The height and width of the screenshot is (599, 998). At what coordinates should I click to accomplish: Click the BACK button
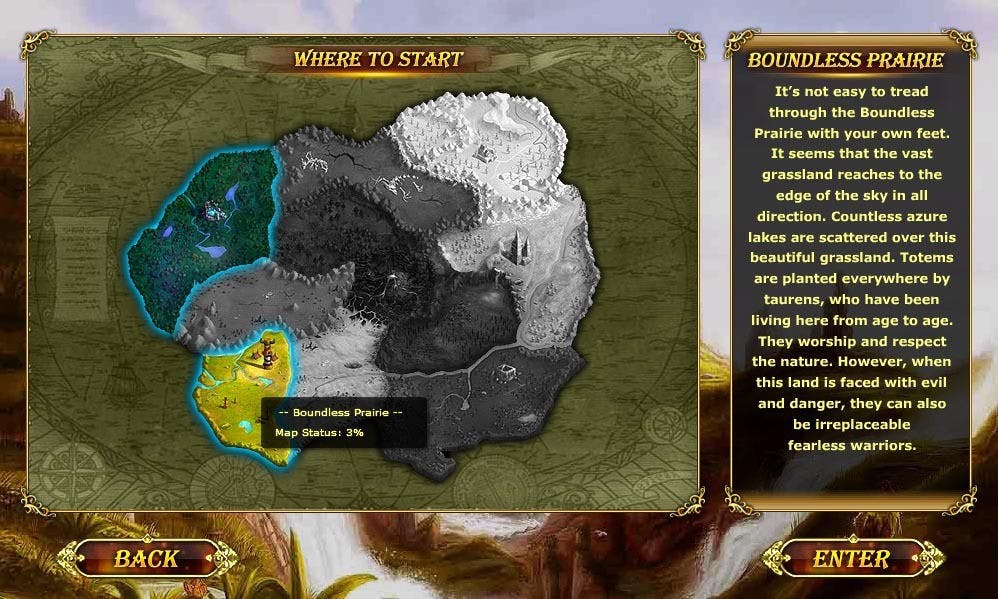click(146, 558)
